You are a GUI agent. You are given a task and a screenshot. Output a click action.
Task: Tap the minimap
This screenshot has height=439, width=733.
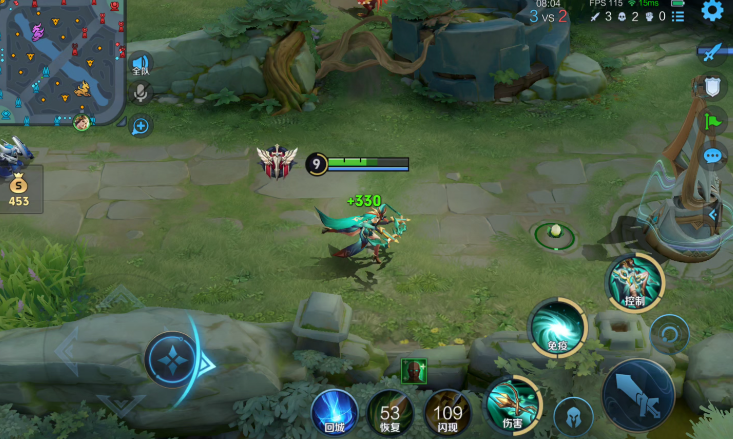pyautogui.click(x=61, y=64)
